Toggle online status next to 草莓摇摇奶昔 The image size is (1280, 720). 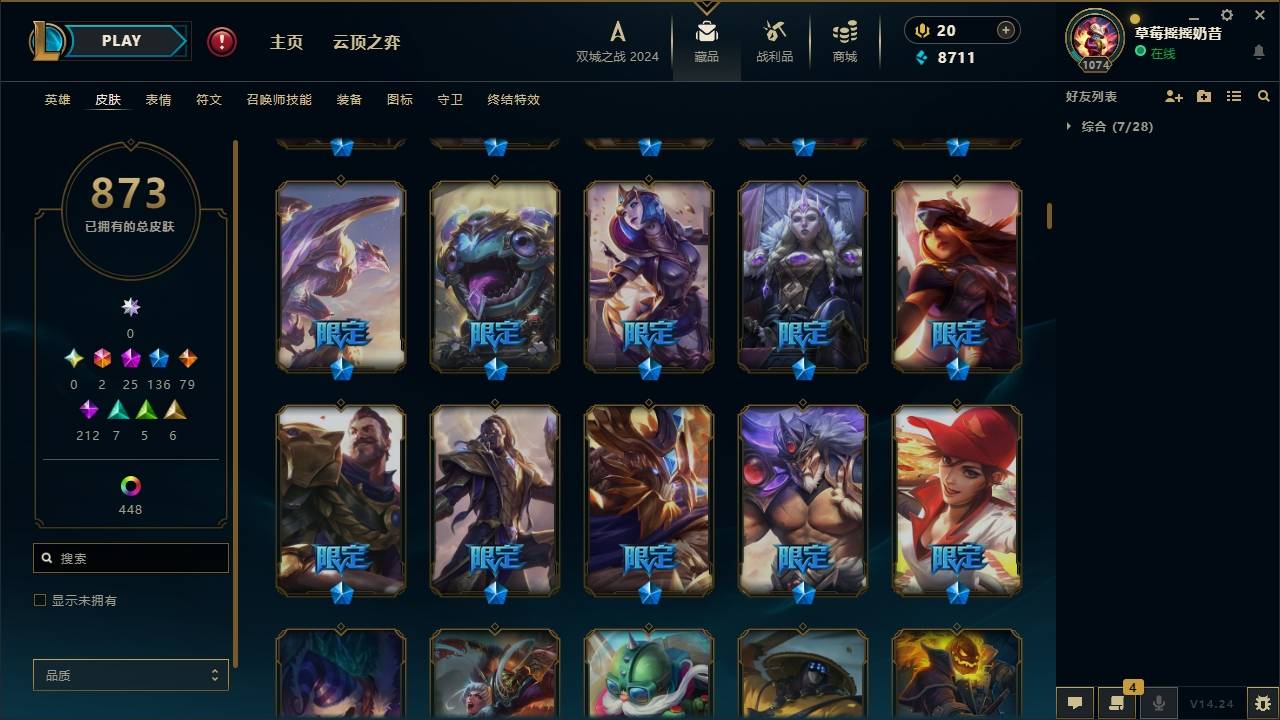(1141, 53)
